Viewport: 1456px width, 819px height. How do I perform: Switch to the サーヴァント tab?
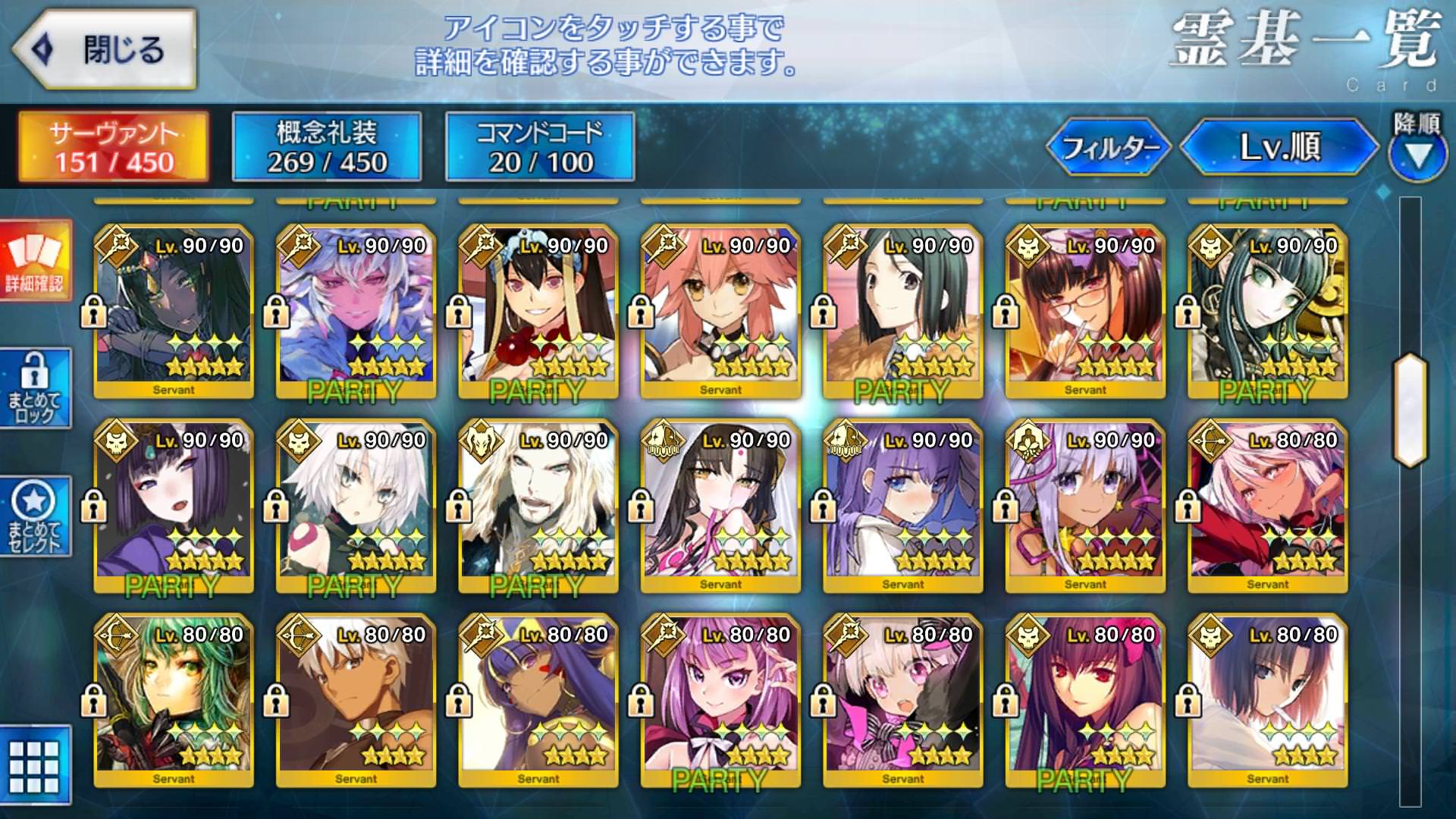click(114, 147)
